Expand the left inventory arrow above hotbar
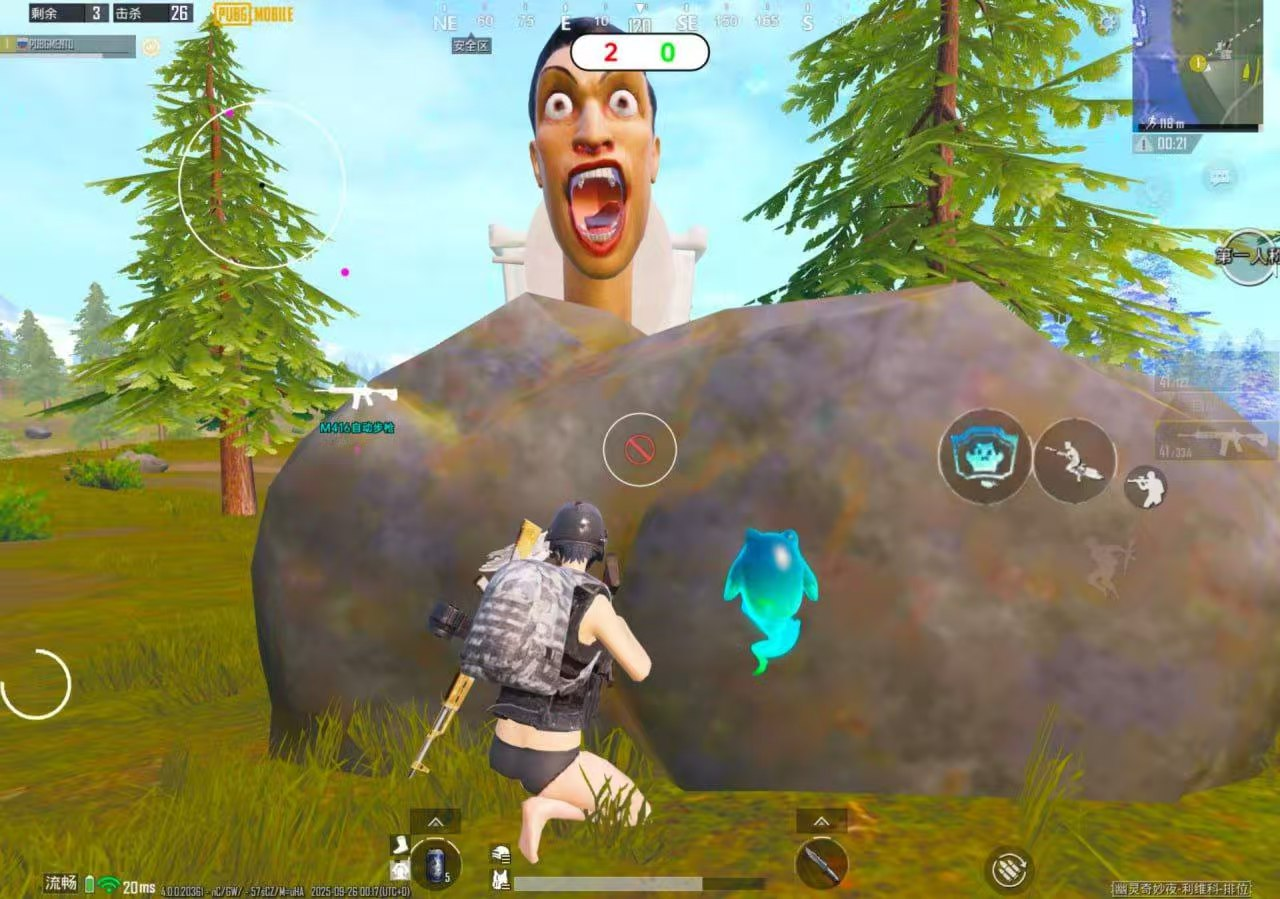This screenshot has height=899, width=1280. [433, 821]
